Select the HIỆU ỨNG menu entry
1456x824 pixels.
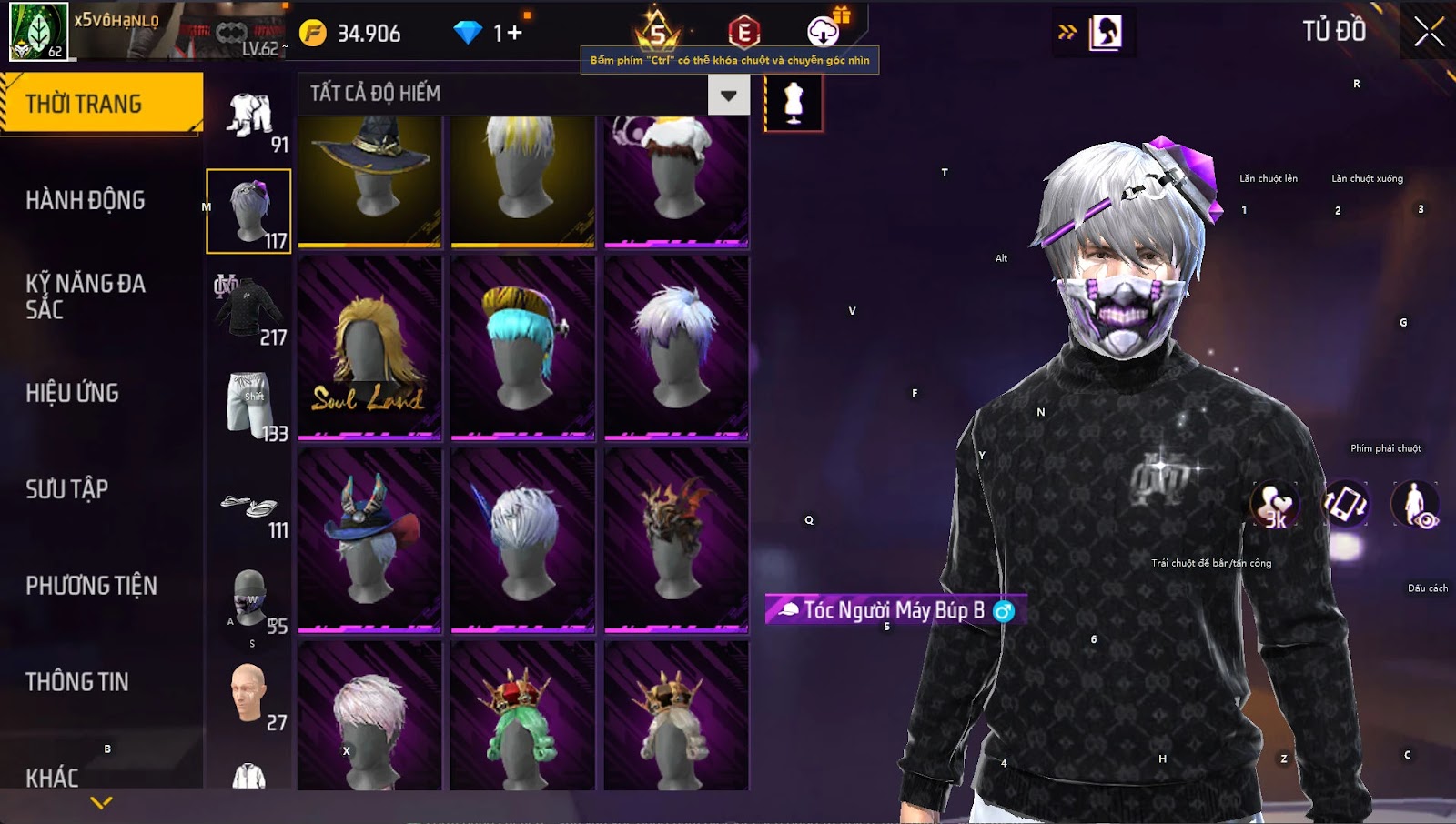(x=73, y=393)
